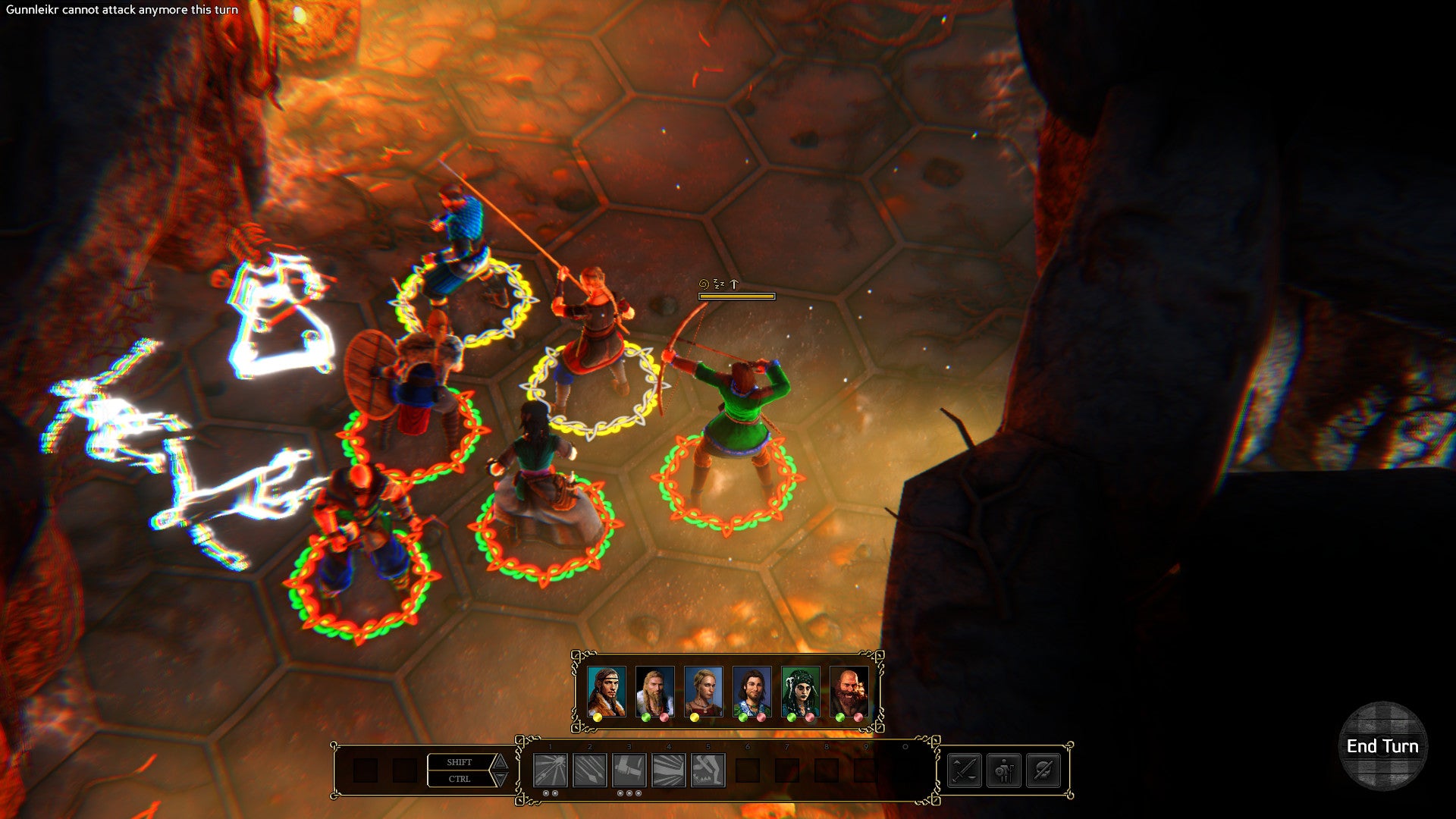Select the axe strike ability in hotbar slot 3
The width and height of the screenshot is (1456, 819).
coord(629,770)
